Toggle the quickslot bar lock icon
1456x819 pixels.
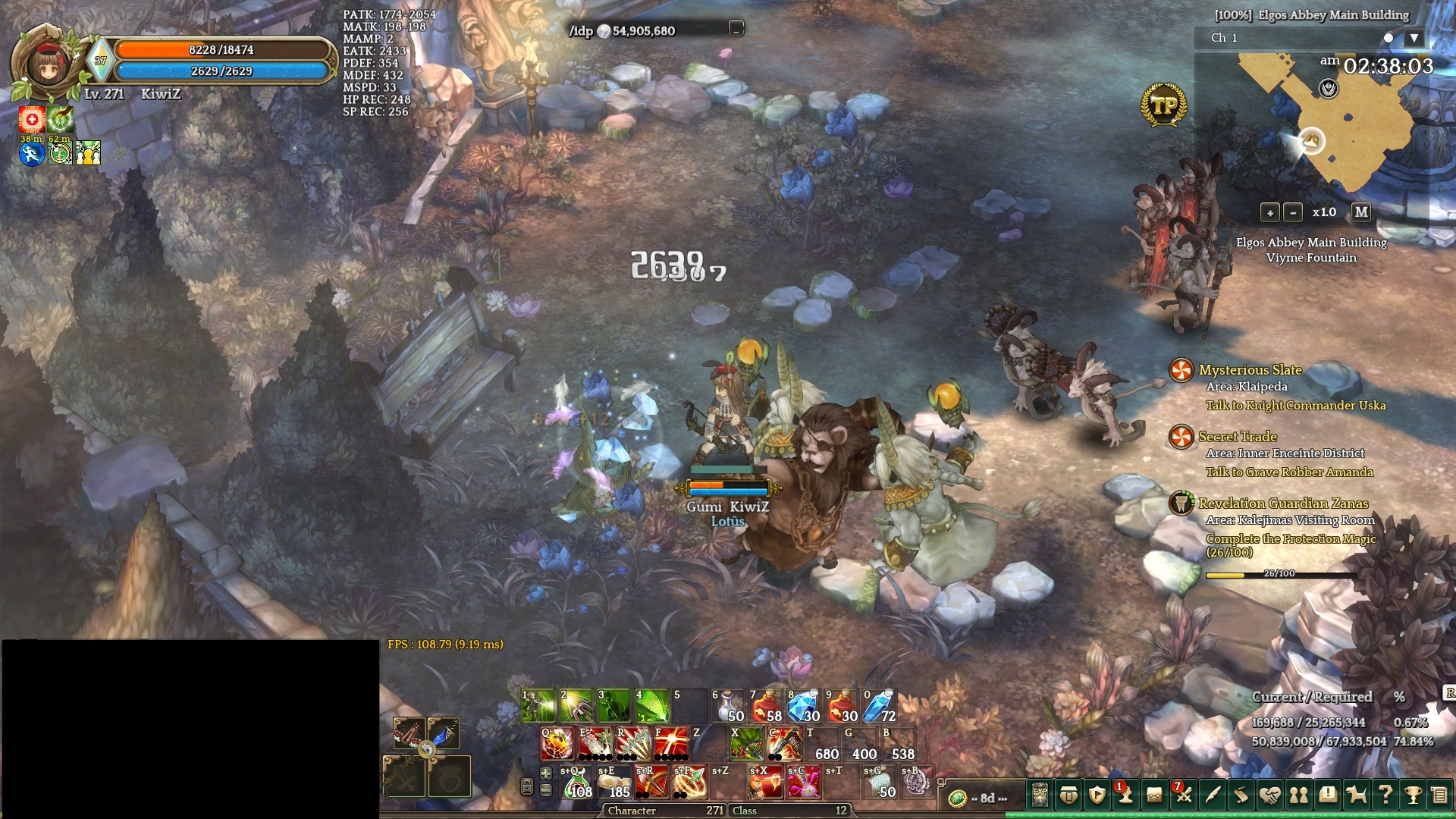[526, 787]
